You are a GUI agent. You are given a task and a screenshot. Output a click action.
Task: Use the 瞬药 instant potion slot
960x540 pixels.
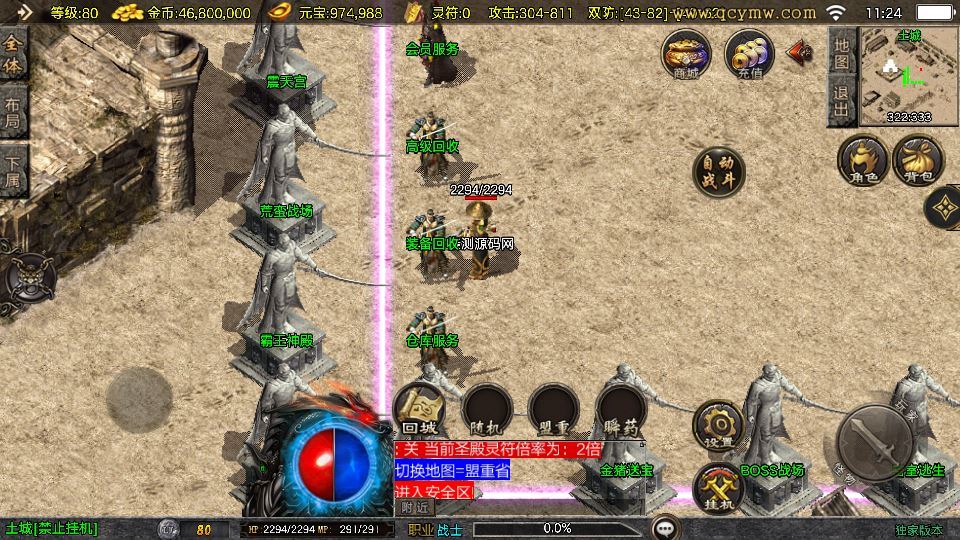coord(620,410)
